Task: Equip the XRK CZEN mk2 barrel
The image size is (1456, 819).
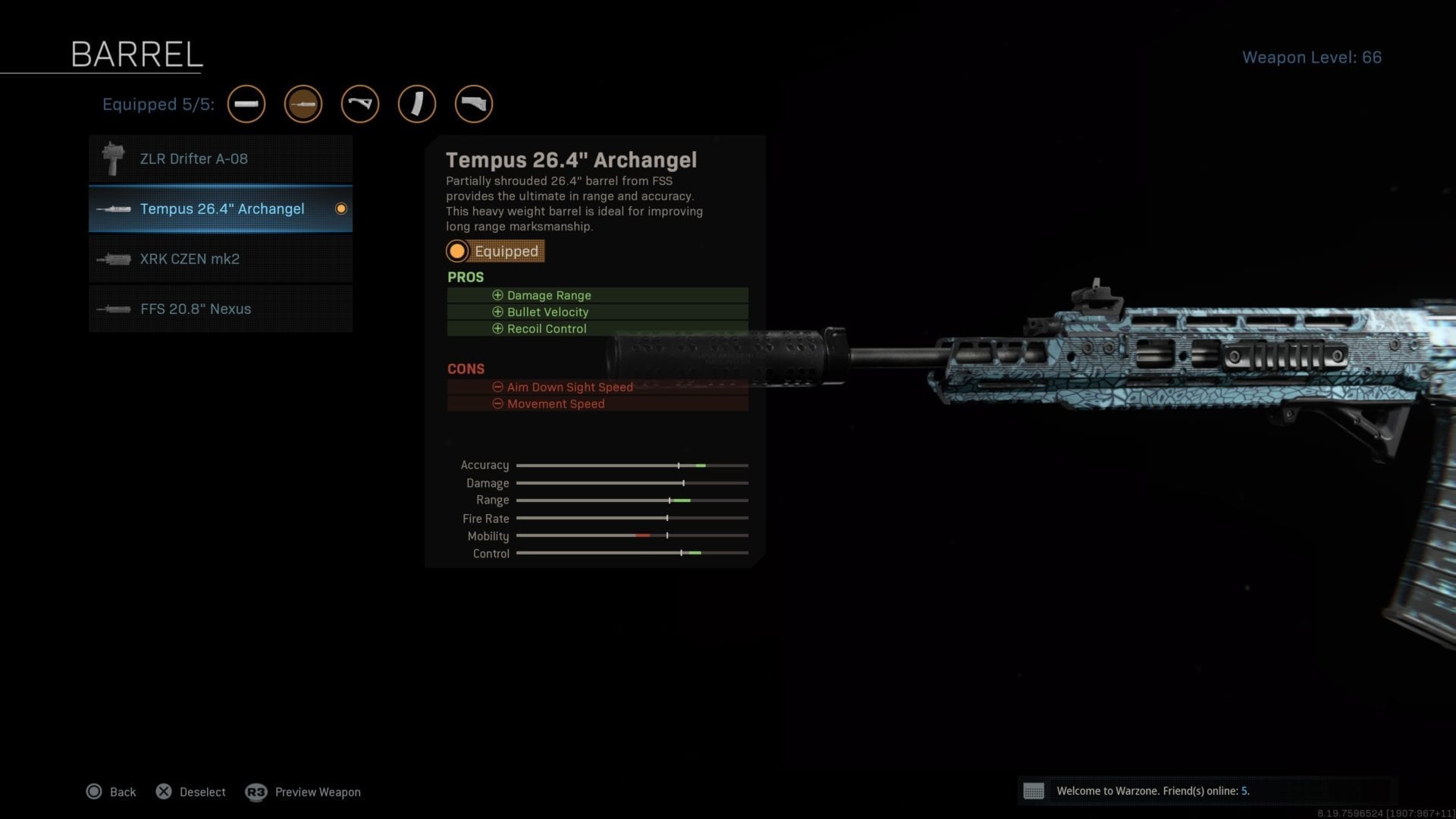Action: pyautogui.click(x=220, y=259)
